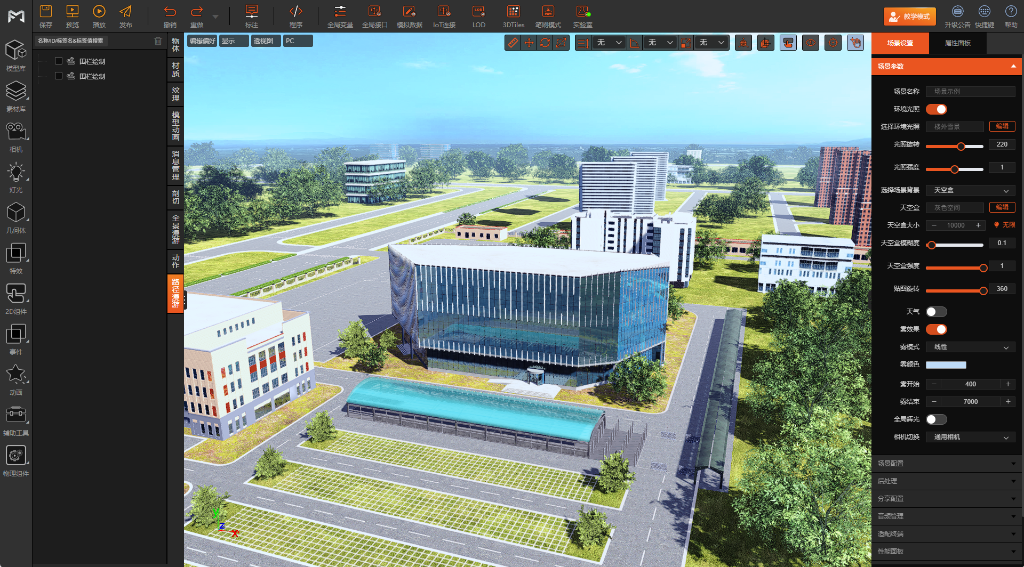Click the trash icon in the layer panel
Screen dimensions: 1024x567
coord(157,41)
